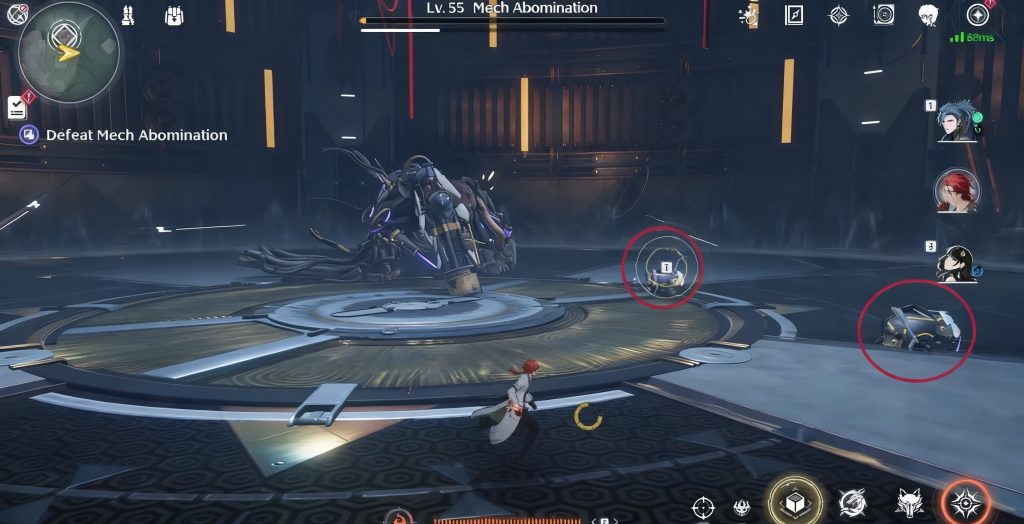
Task: Open the circular minimap
Action: click(x=68, y=51)
